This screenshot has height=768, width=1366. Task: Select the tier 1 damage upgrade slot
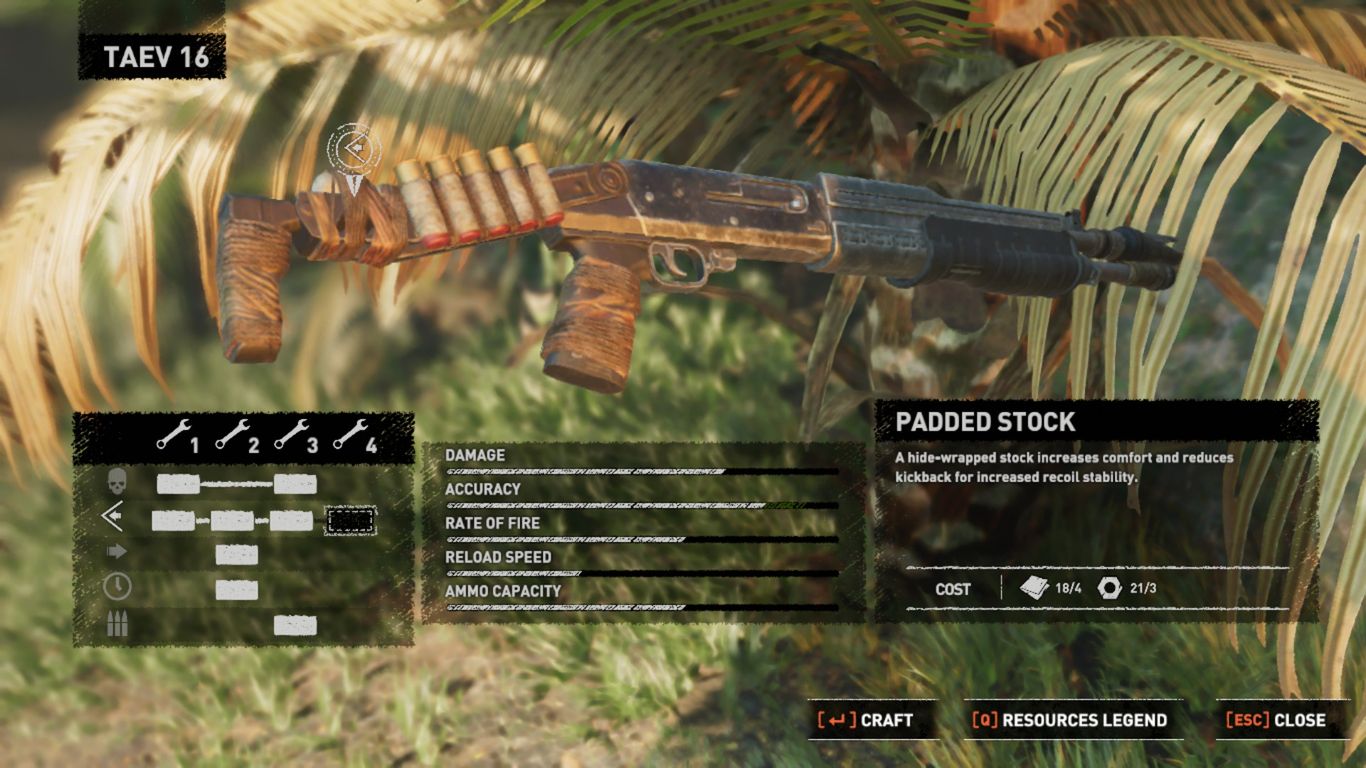178,485
